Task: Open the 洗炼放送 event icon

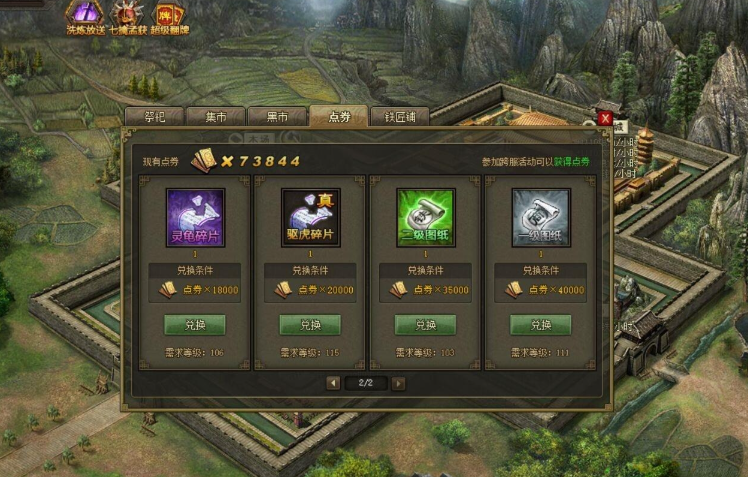Action: tap(85, 16)
